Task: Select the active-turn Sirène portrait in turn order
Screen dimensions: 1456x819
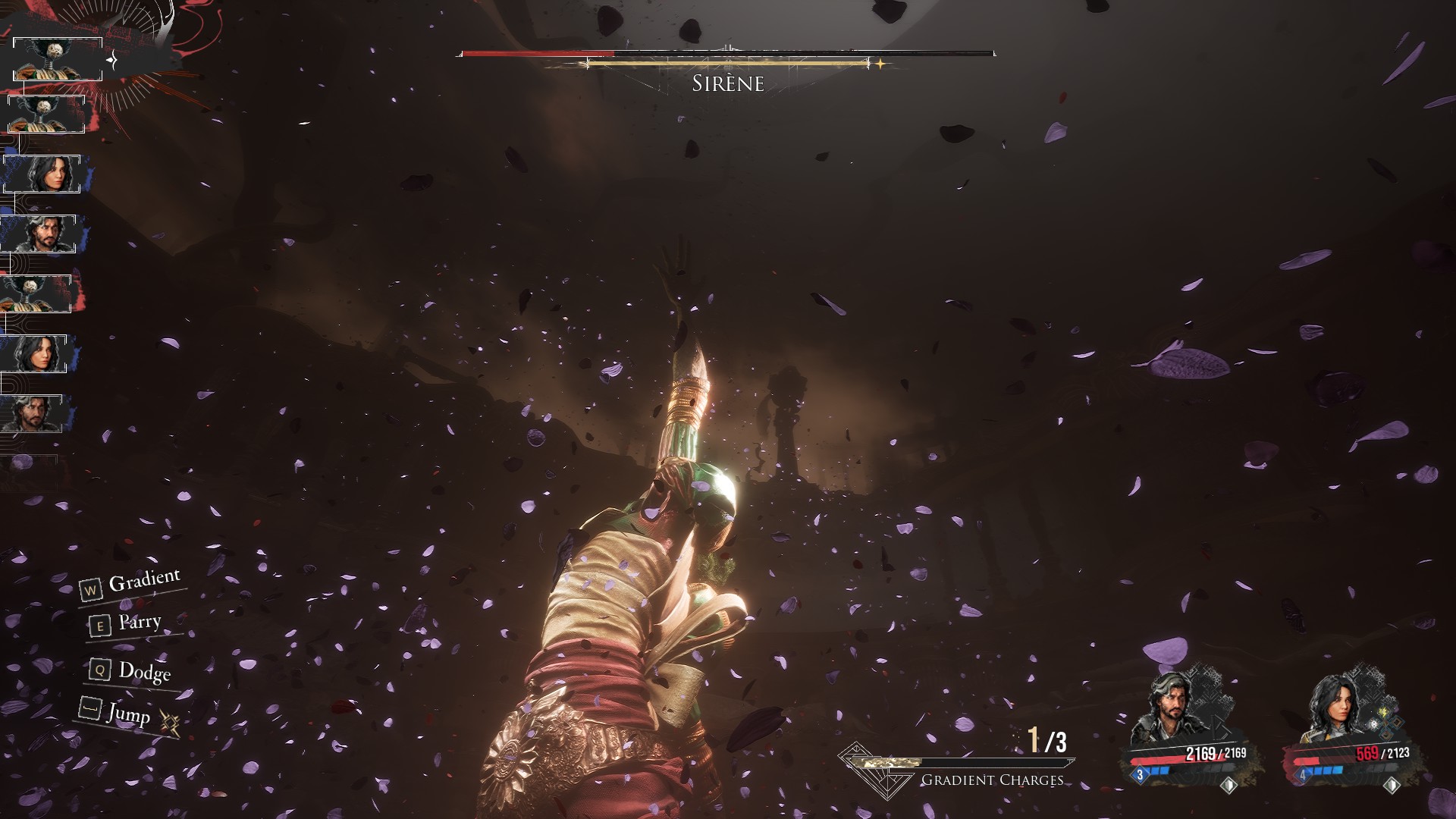Action: pyautogui.click(x=58, y=59)
